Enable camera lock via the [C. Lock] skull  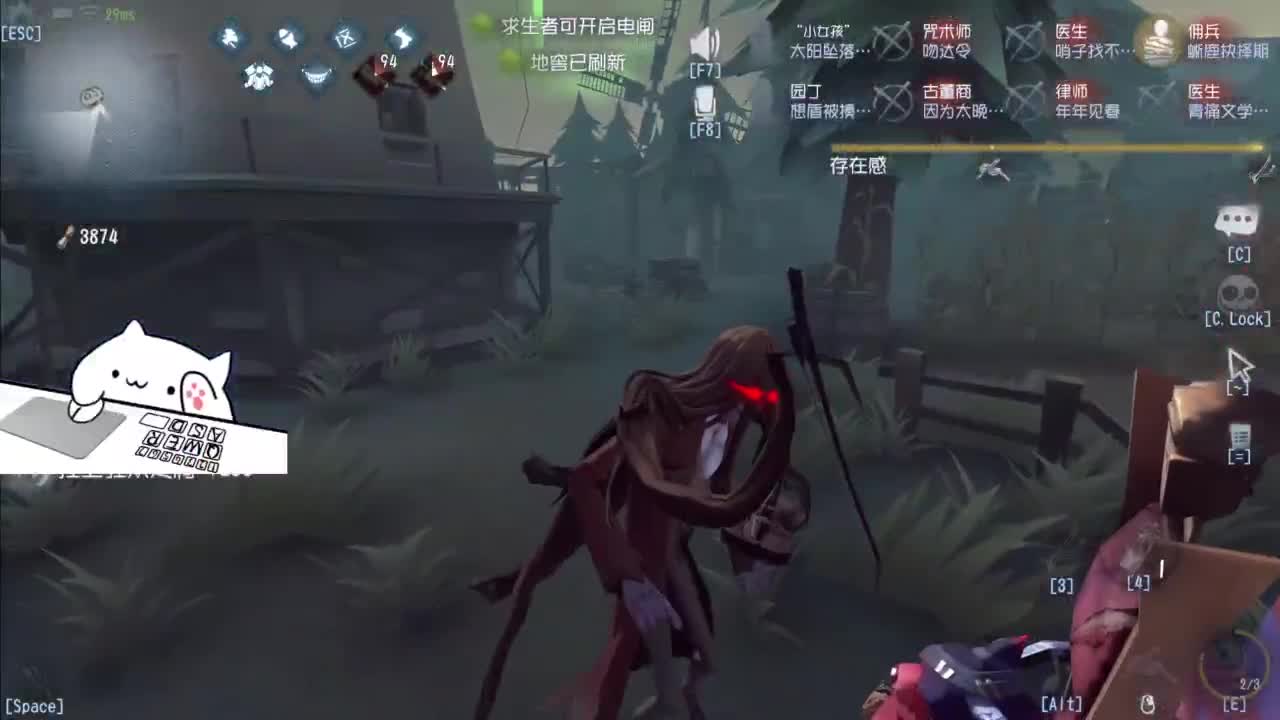coord(1240,292)
